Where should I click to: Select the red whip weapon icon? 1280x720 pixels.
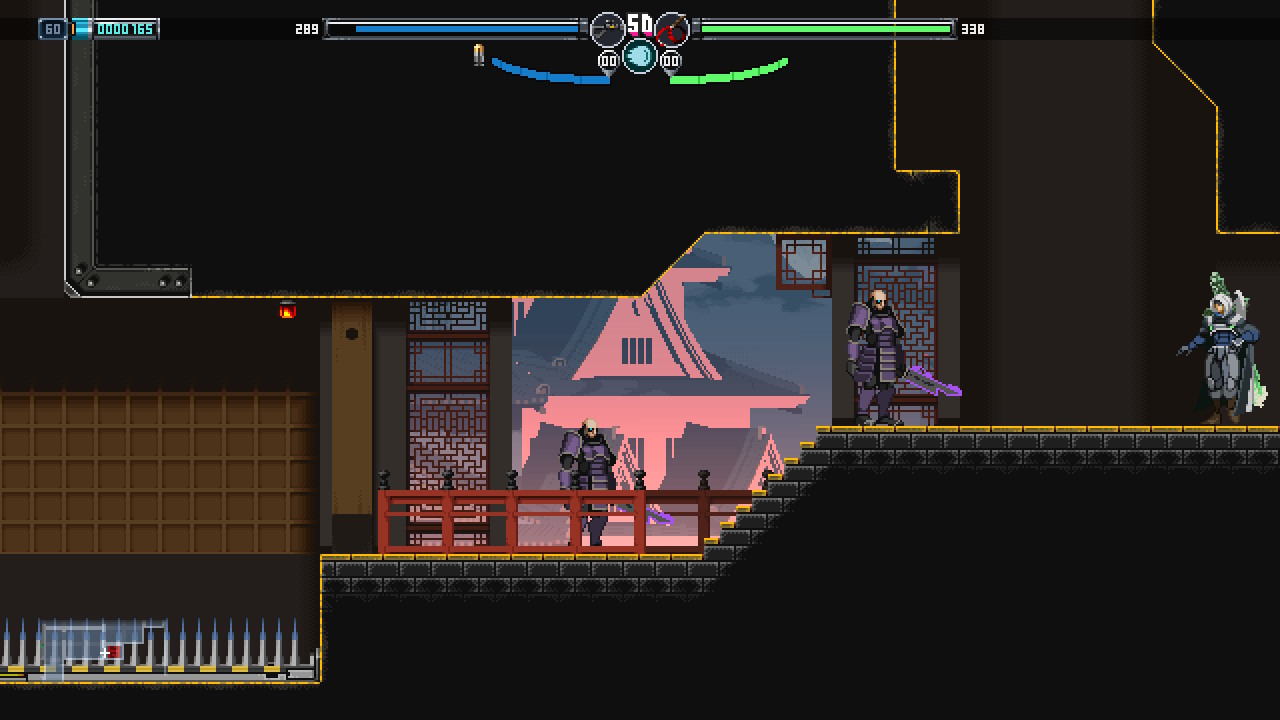(672, 29)
